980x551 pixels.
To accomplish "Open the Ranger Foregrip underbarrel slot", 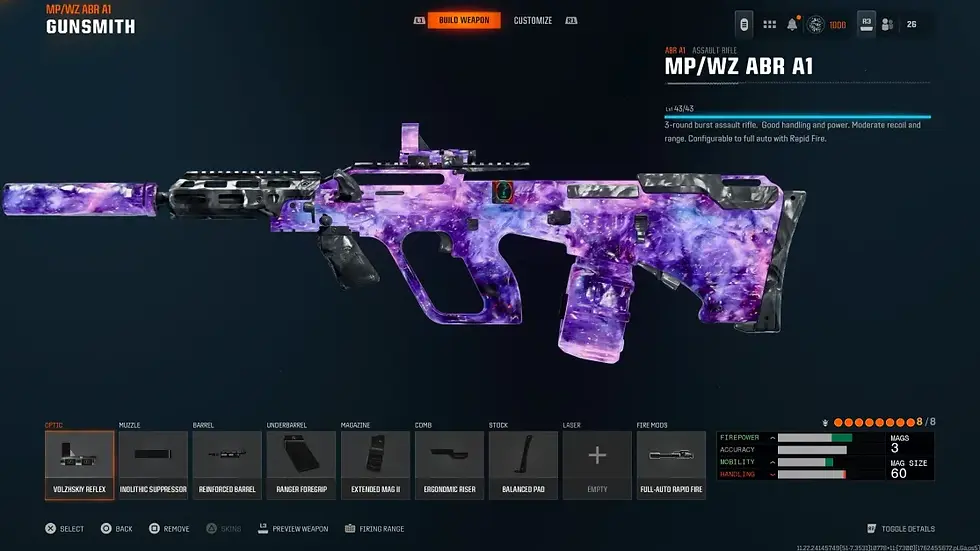I will (301, 465).
